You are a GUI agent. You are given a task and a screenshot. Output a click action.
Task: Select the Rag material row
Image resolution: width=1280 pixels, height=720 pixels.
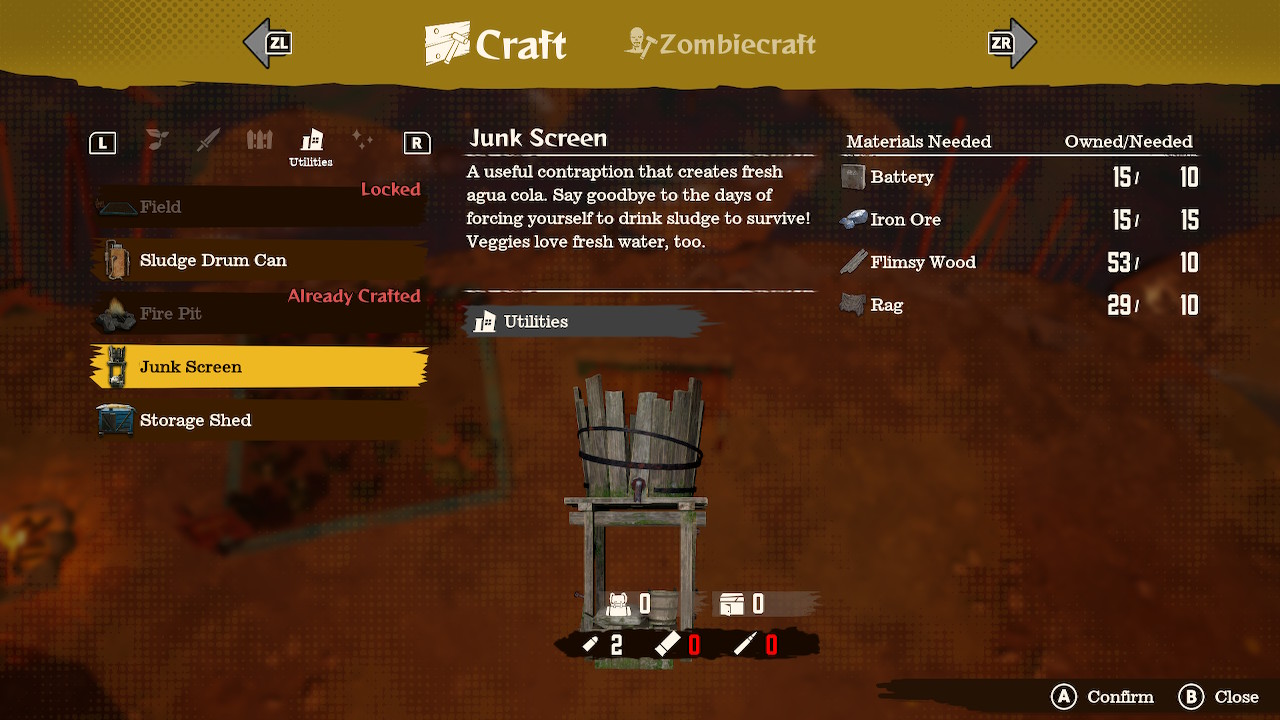click(1018, 305)
